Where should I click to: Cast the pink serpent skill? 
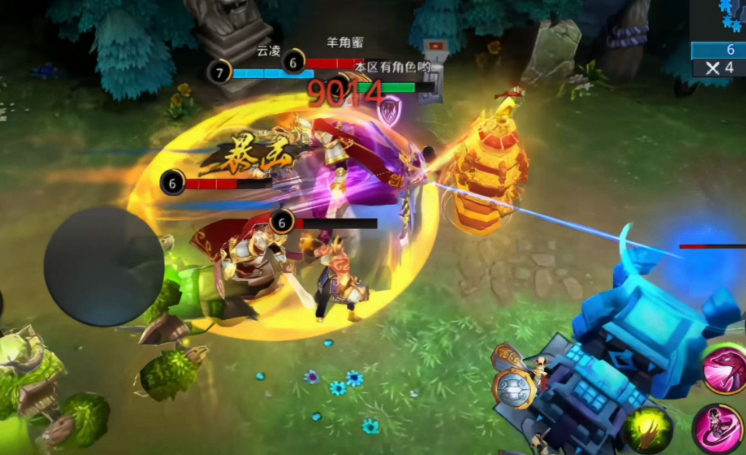(727, 369)
